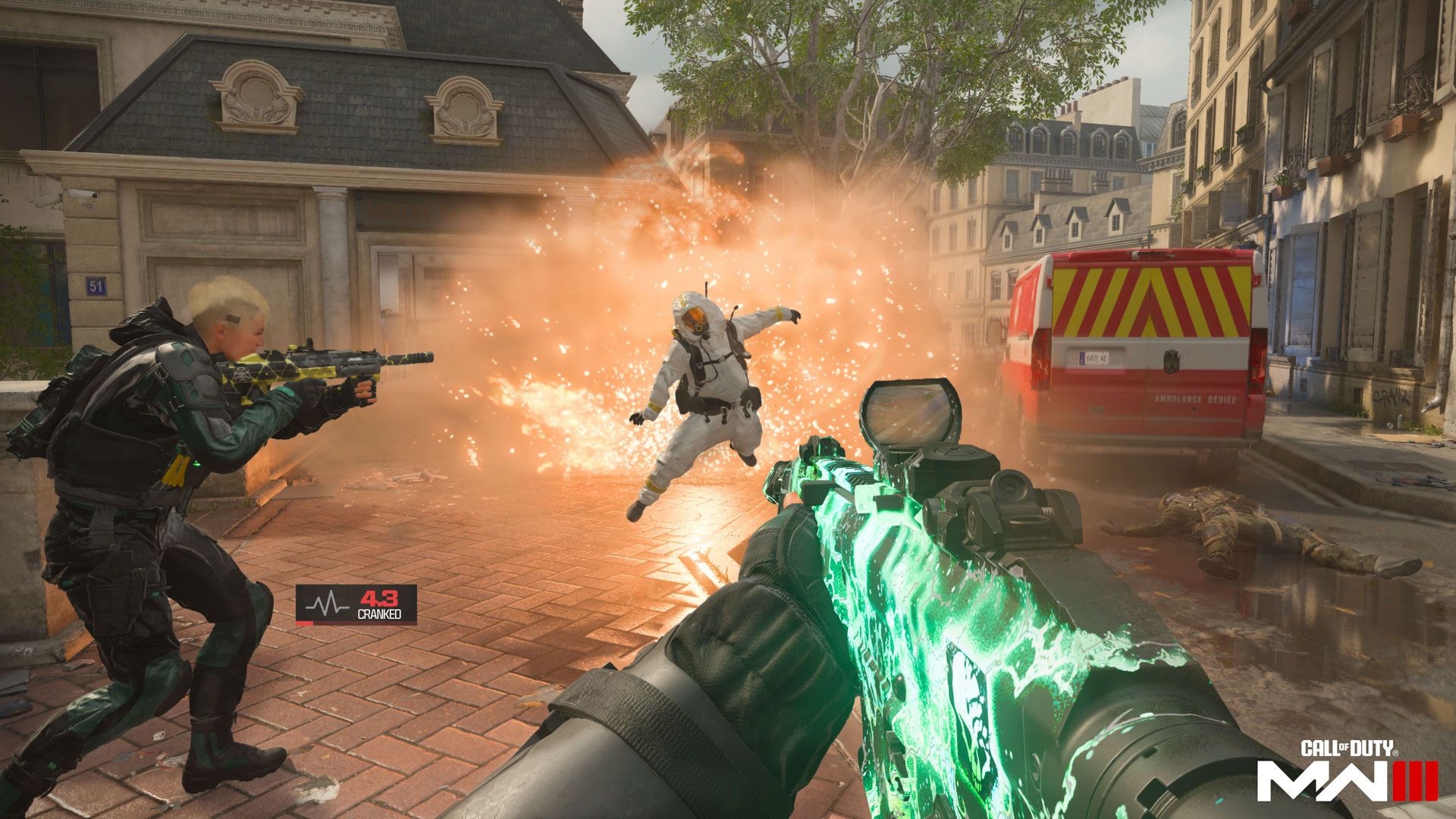Click the house number 51 plaque
This screenshot has height=819, width=1456.
click(x=95, y=284)
